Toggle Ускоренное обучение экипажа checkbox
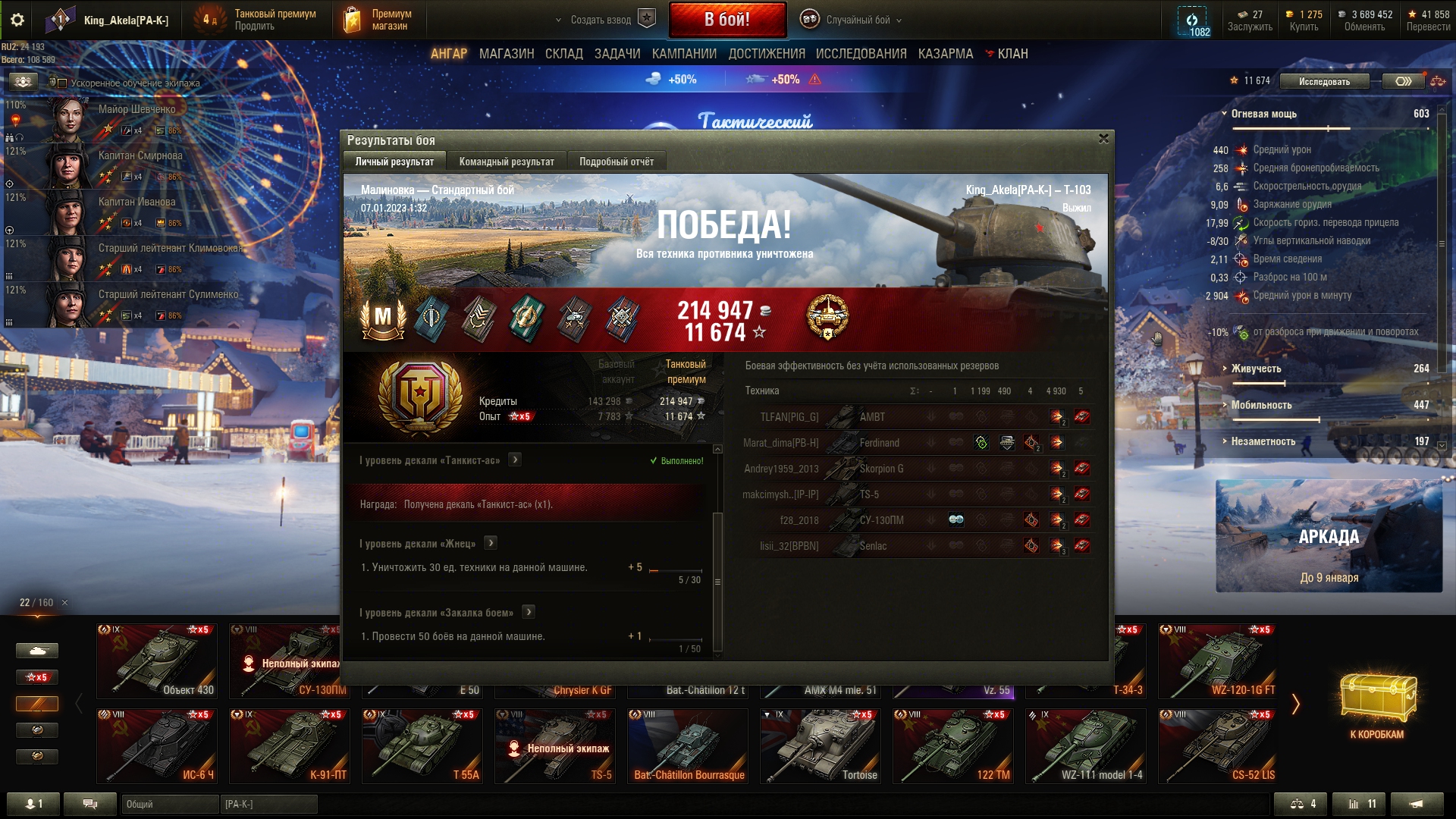This screenshot has width=1456, height=819. [x=63, y=83]
